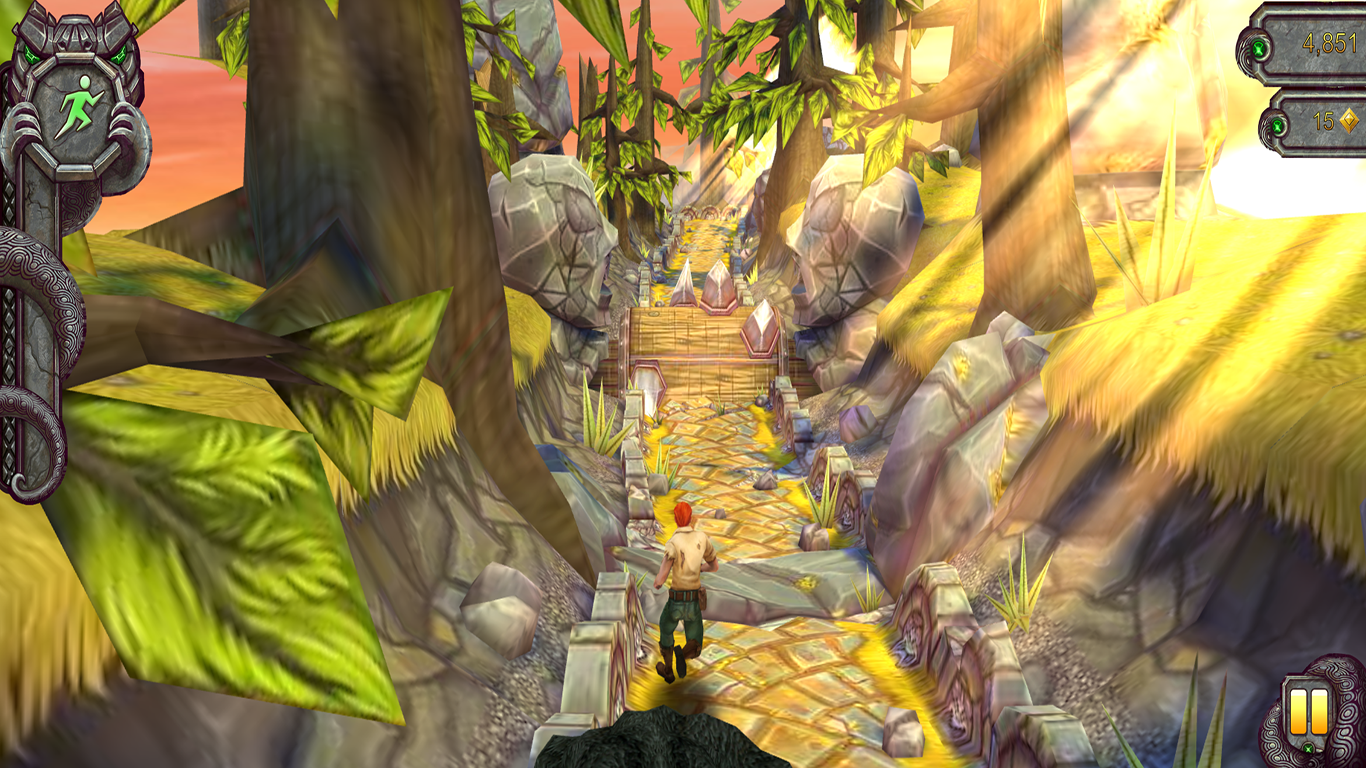Click the green gem beside the gem counter

[x=1277, y=125]
